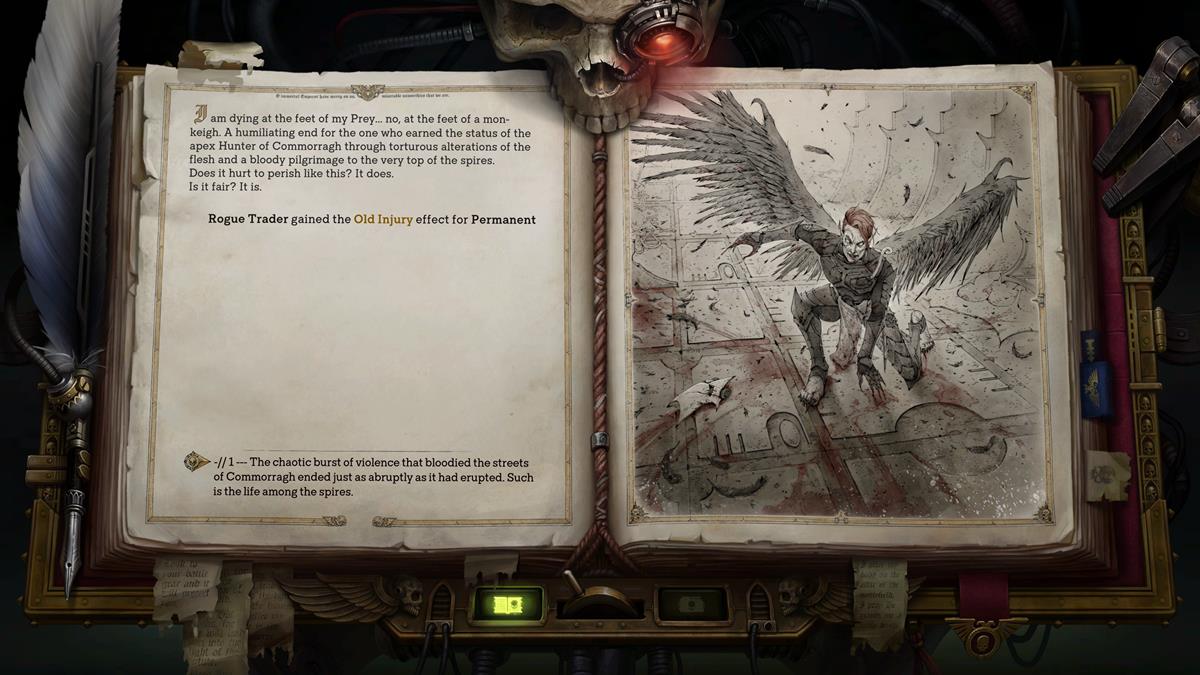Switch to the dim single-page view button
This screenshot has height=675, width=1200.
point(690,604)
